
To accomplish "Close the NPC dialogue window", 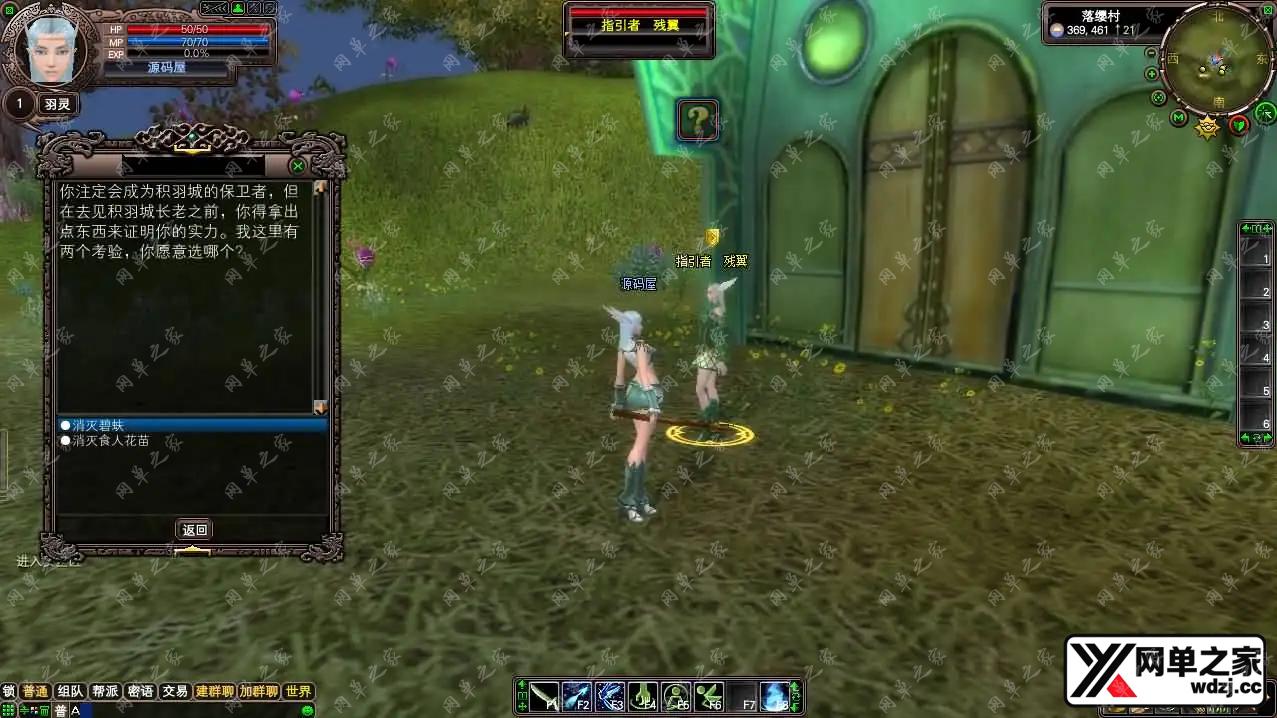I will coord(297,166).
